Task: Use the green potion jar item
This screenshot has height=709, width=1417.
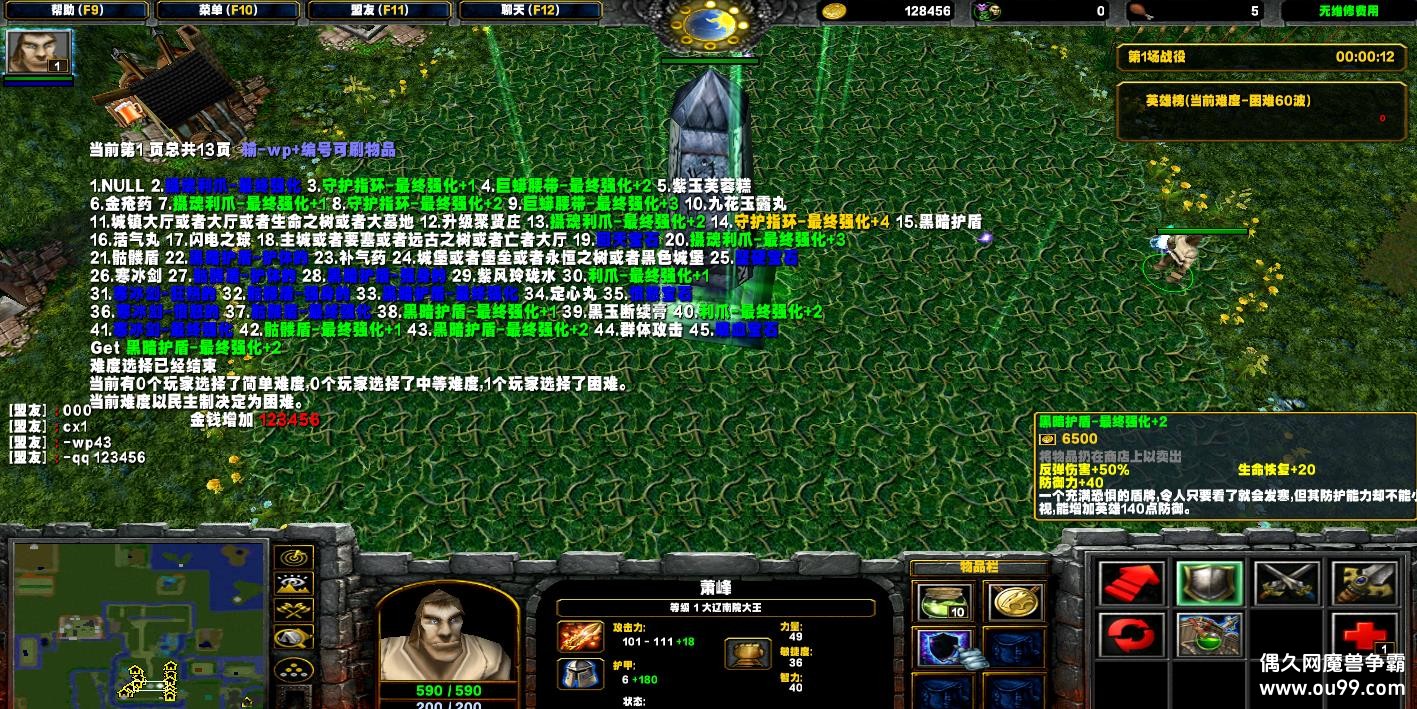Action: click(x=943, y=602)
